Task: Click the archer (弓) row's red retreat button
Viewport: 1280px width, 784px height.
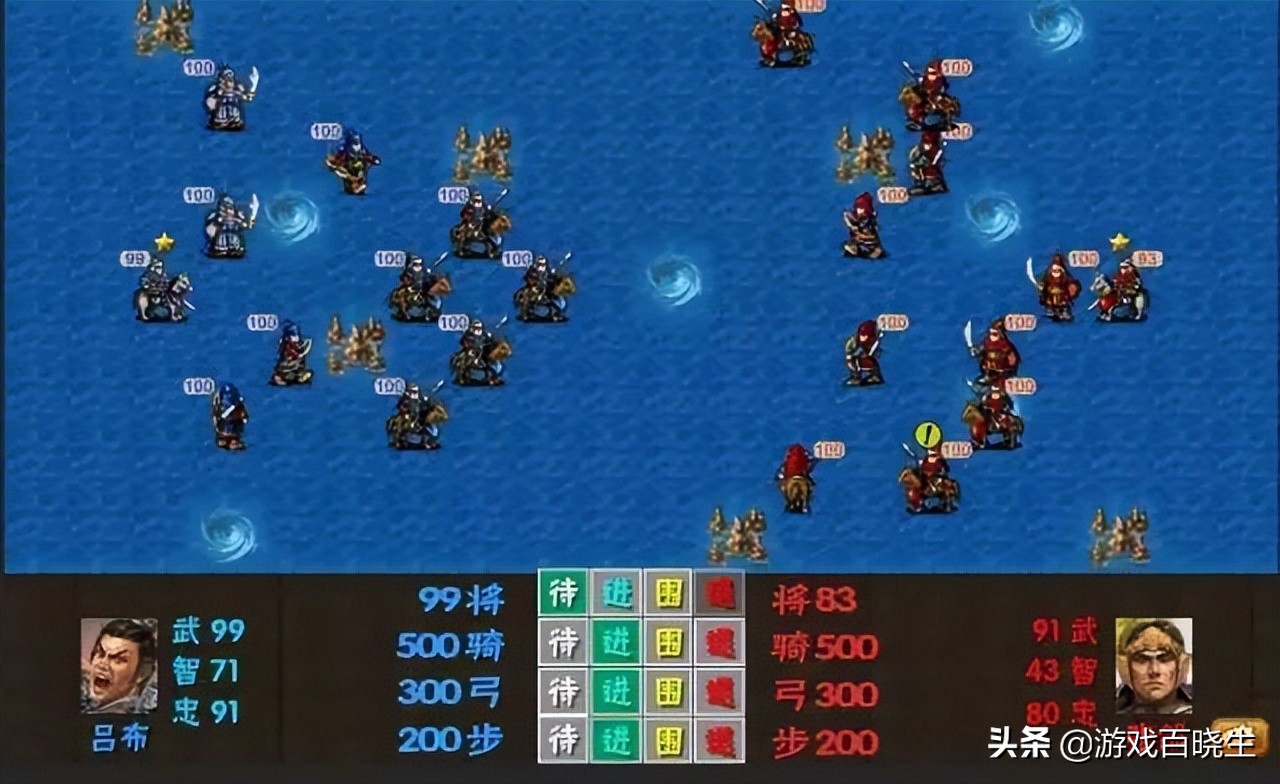Action: [720, 691]
